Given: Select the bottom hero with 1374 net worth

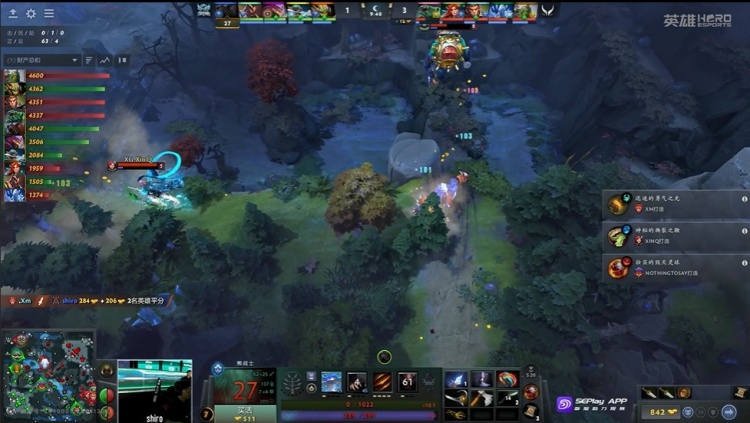Looking at the screenshot, I should [14, 195].
